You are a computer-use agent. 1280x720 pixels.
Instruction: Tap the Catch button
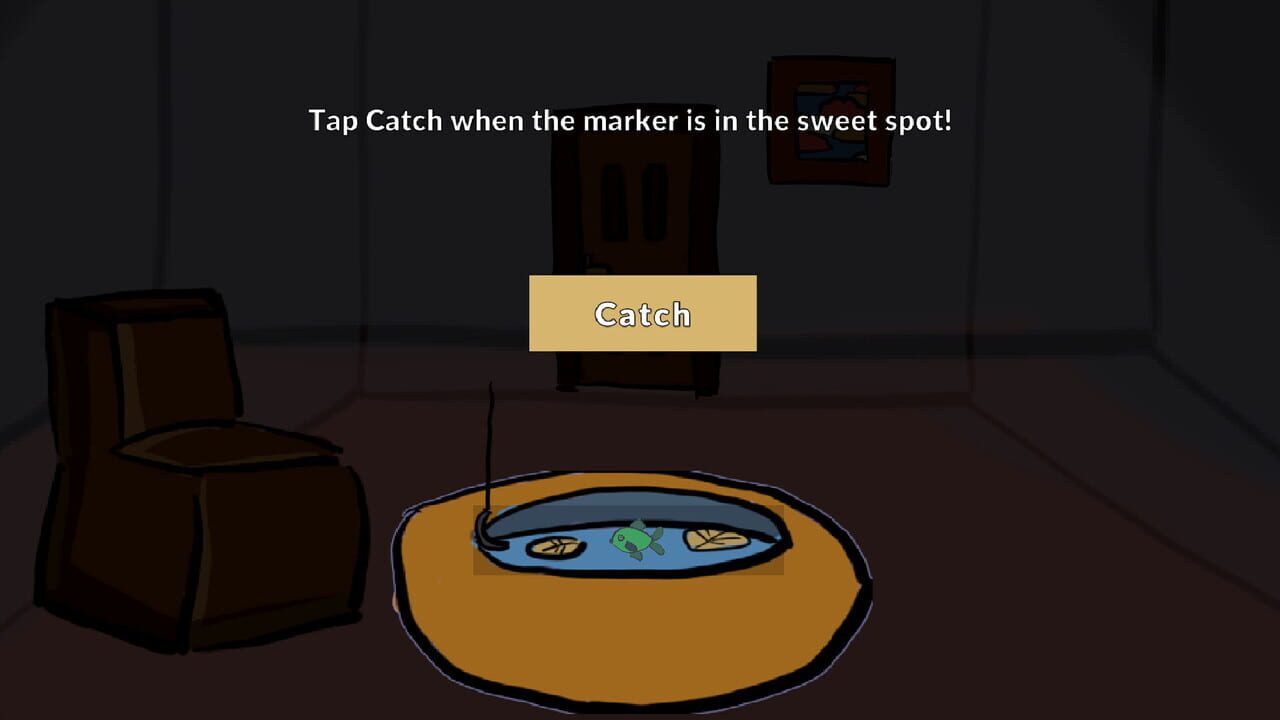[x=641, y=313]
